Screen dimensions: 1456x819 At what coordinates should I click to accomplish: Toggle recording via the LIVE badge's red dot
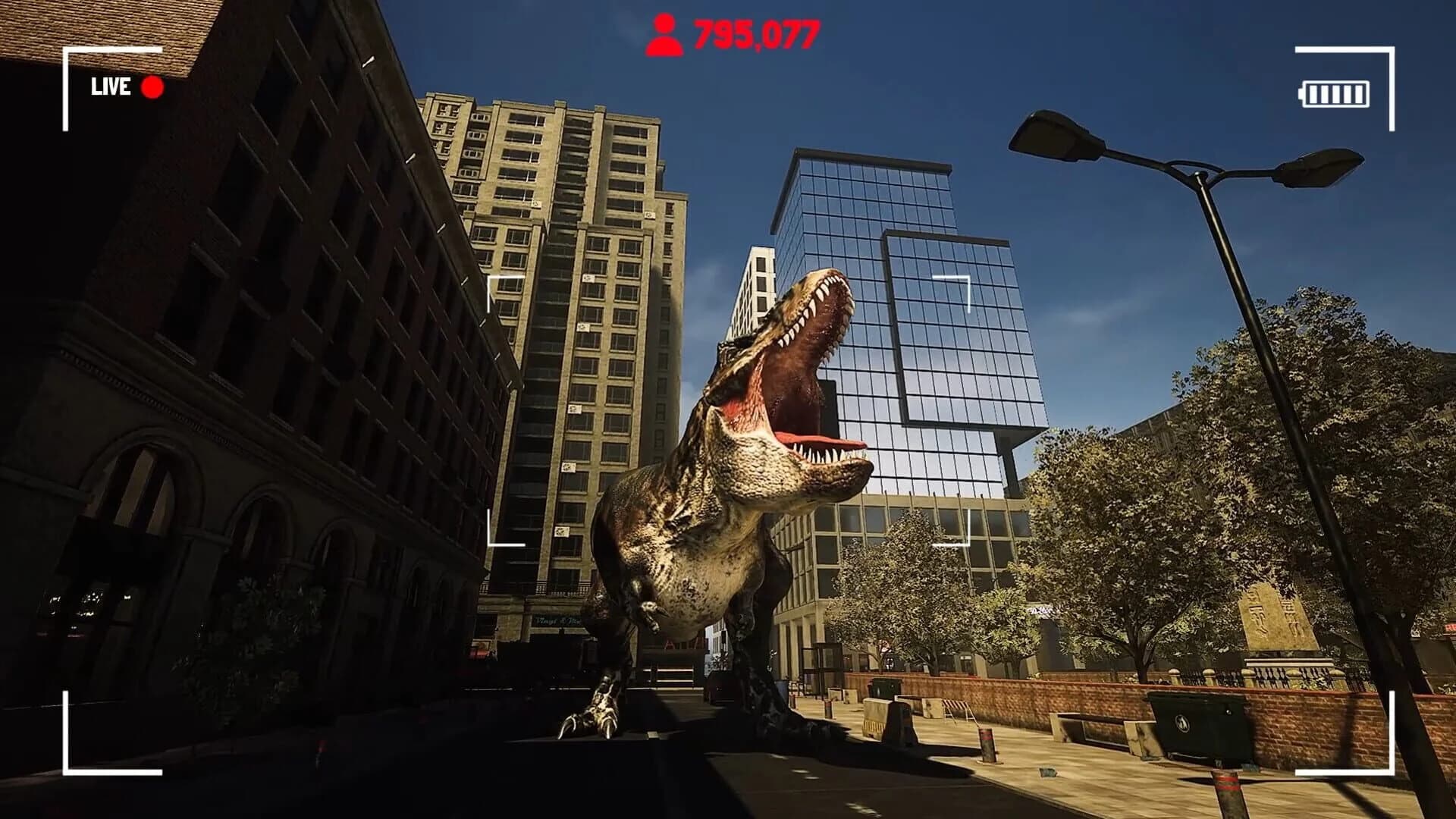(151, 88)
